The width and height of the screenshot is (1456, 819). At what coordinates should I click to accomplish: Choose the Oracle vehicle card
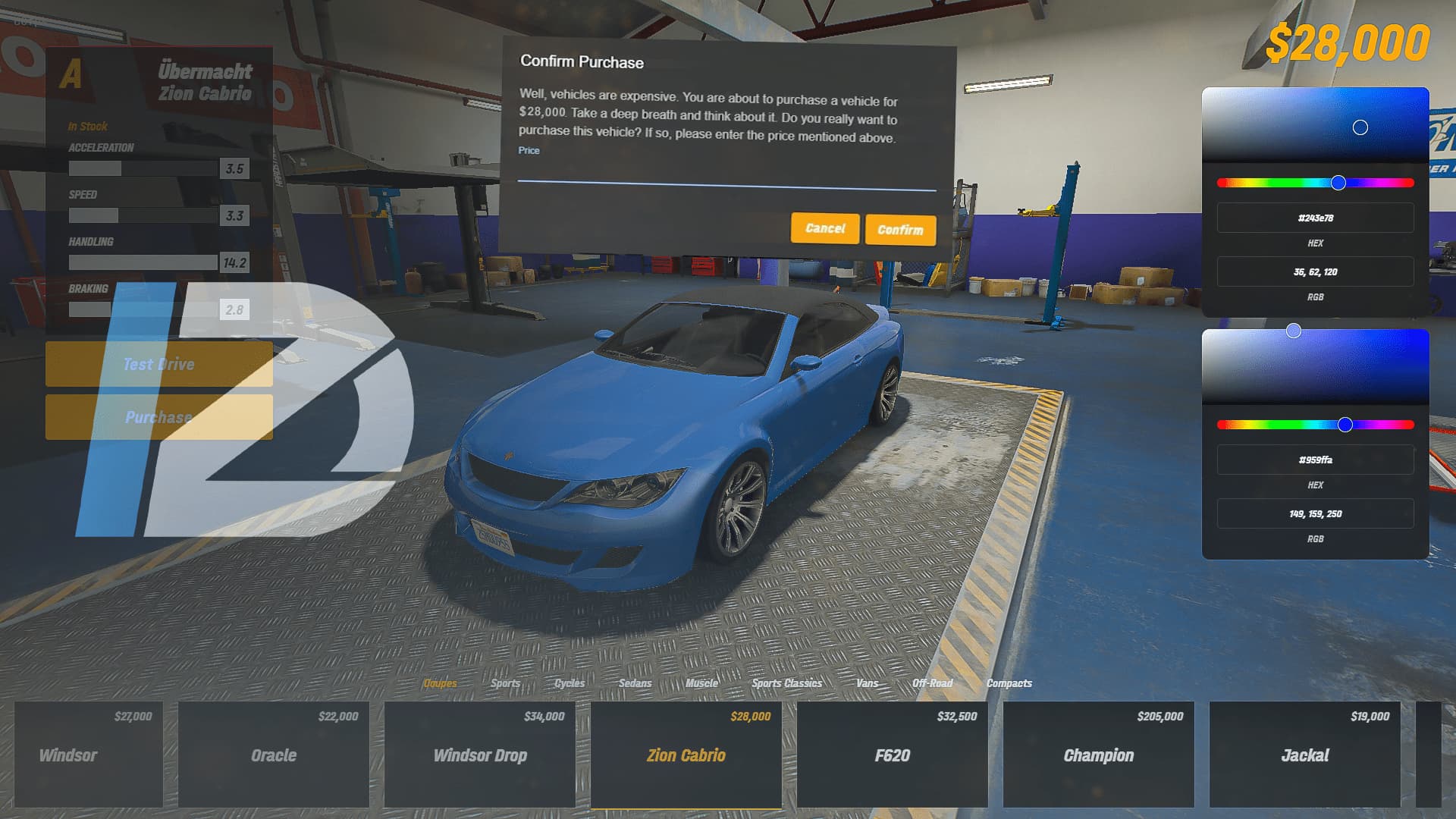click(274, 754)
